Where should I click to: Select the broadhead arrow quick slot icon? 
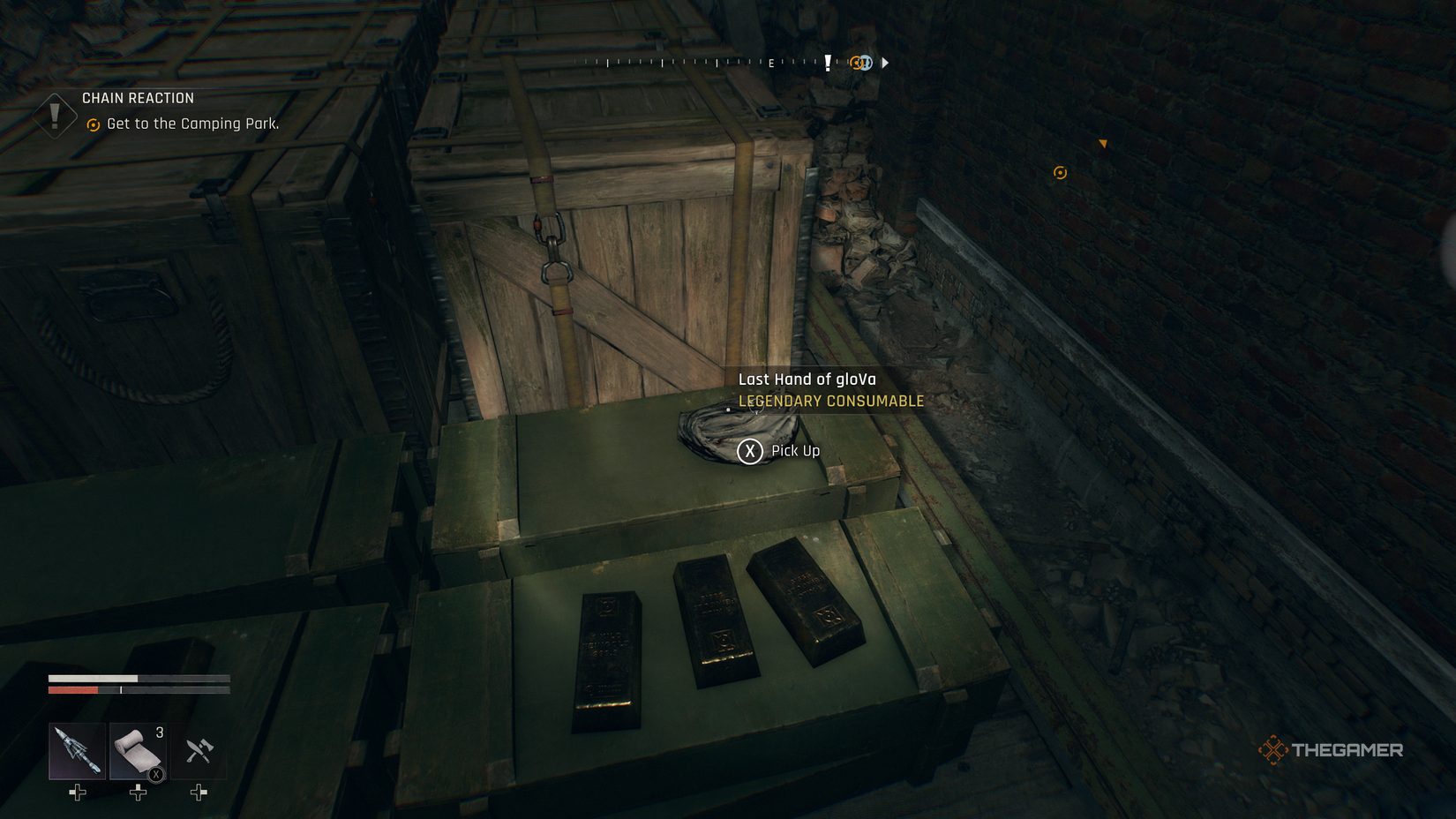(x=77, y=752)
